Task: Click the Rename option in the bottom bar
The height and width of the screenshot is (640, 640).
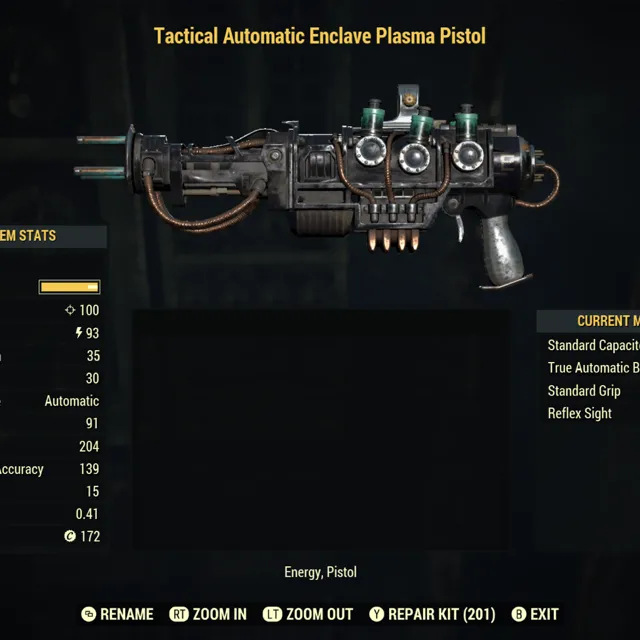Action: point(118,614)
